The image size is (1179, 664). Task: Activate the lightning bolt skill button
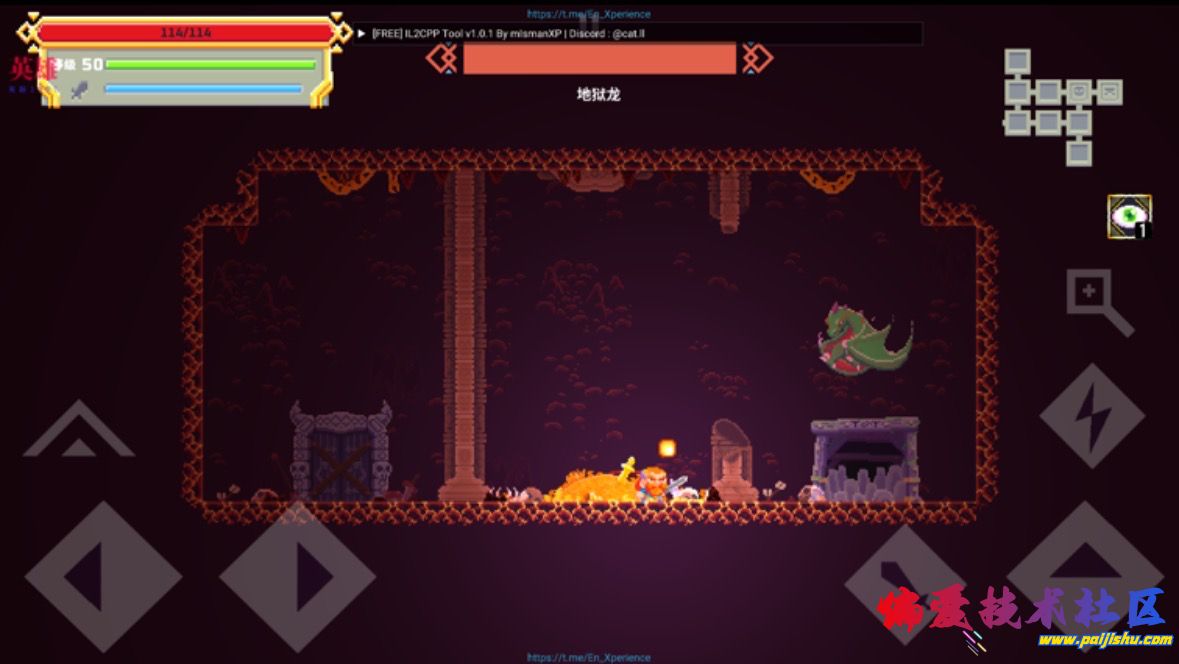[1091, 415]
